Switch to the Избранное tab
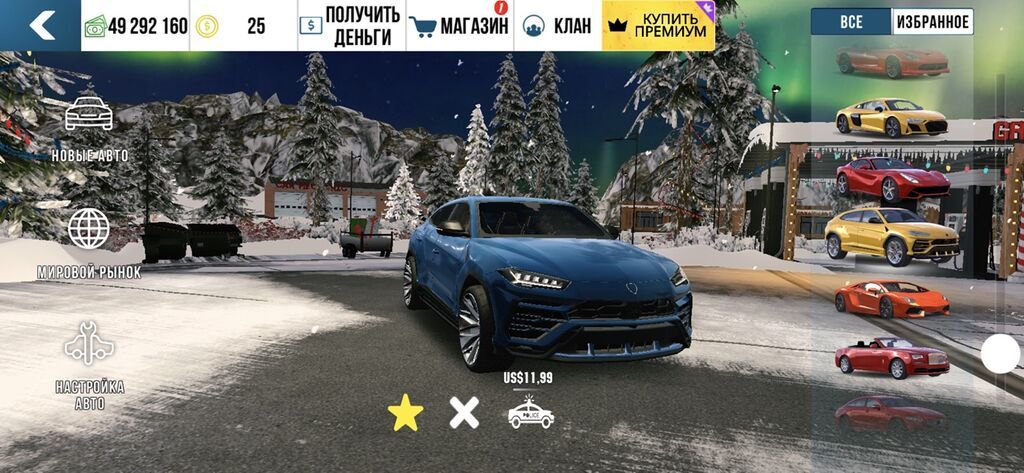This screenshot has height=473, width=1024. [x=932, y=22]
